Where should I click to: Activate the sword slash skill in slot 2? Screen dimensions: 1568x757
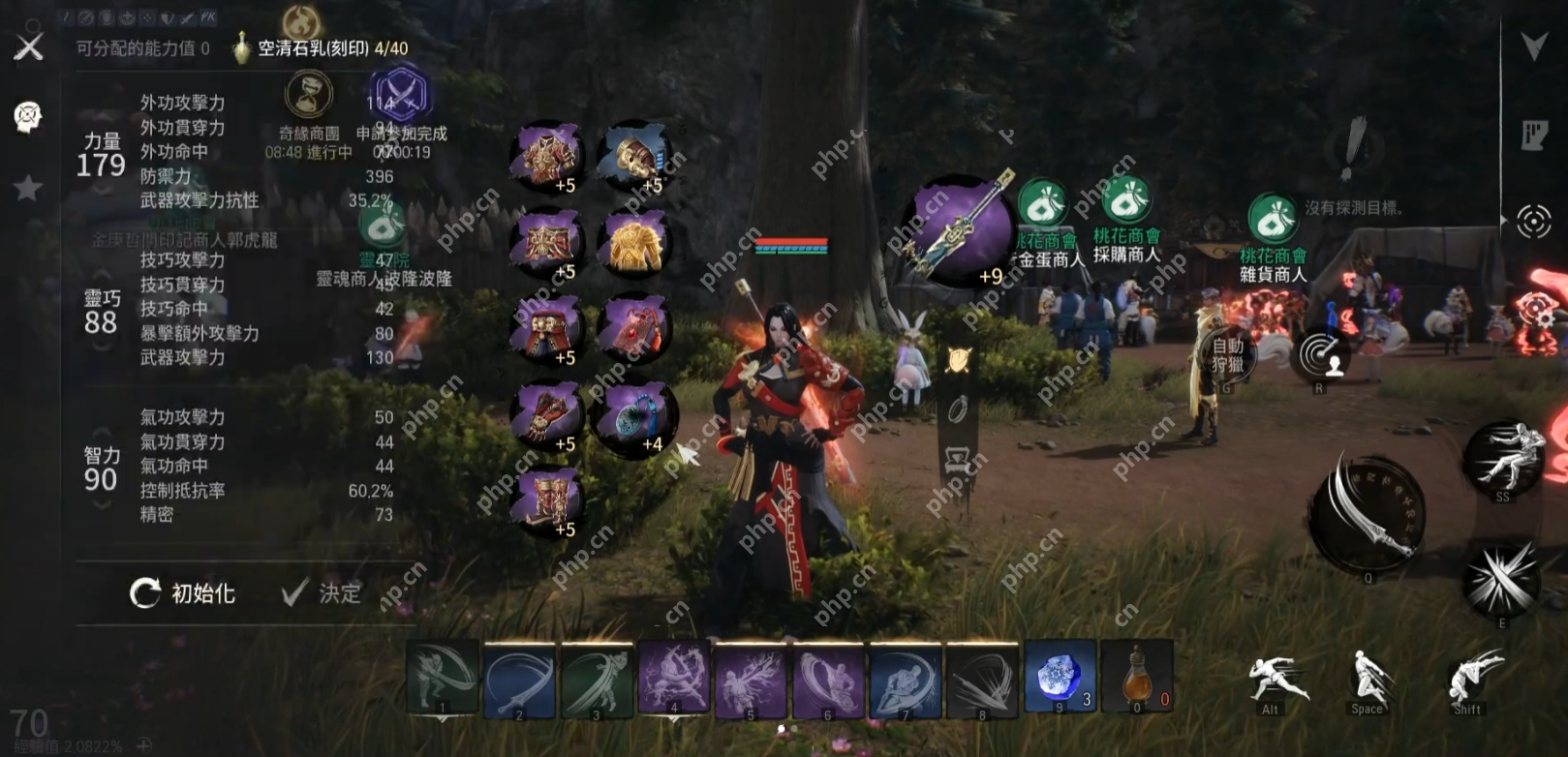pyautogui.click(x=519, y=679)
